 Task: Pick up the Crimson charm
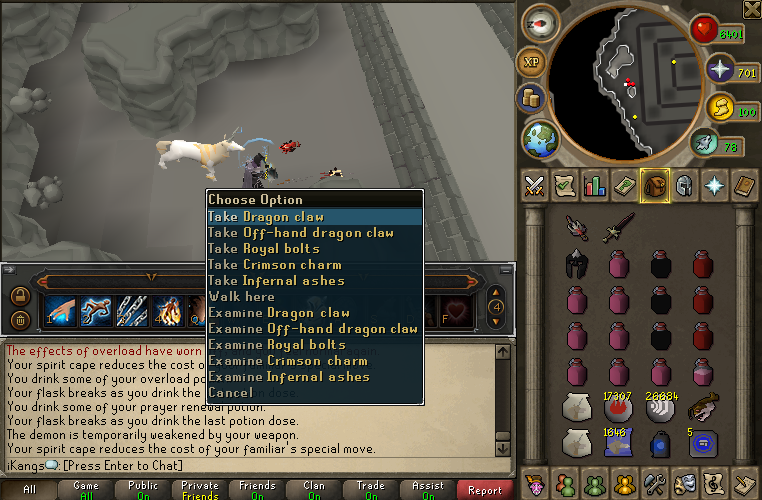[x=274, y=265]
